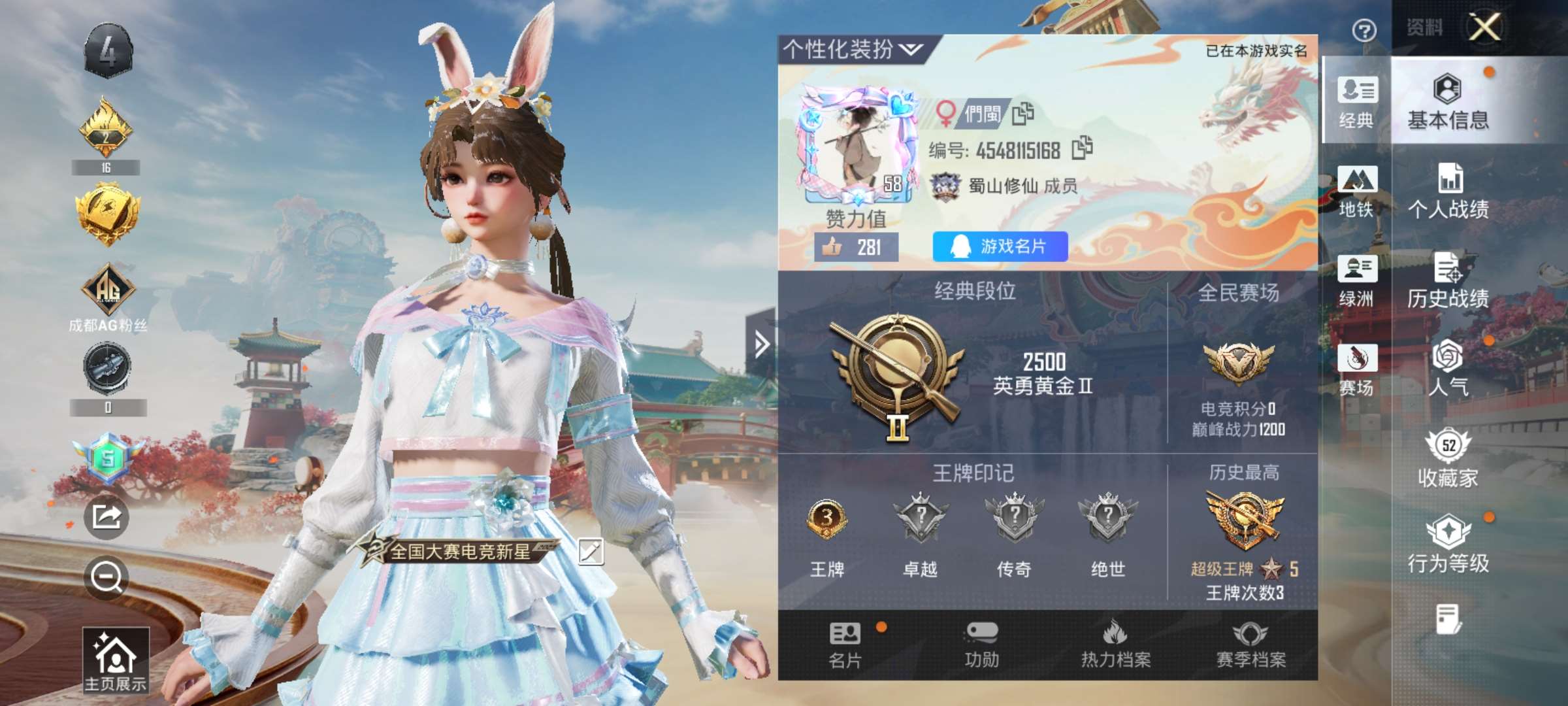Click the 游戏名片 button

tap(1000, 246)
